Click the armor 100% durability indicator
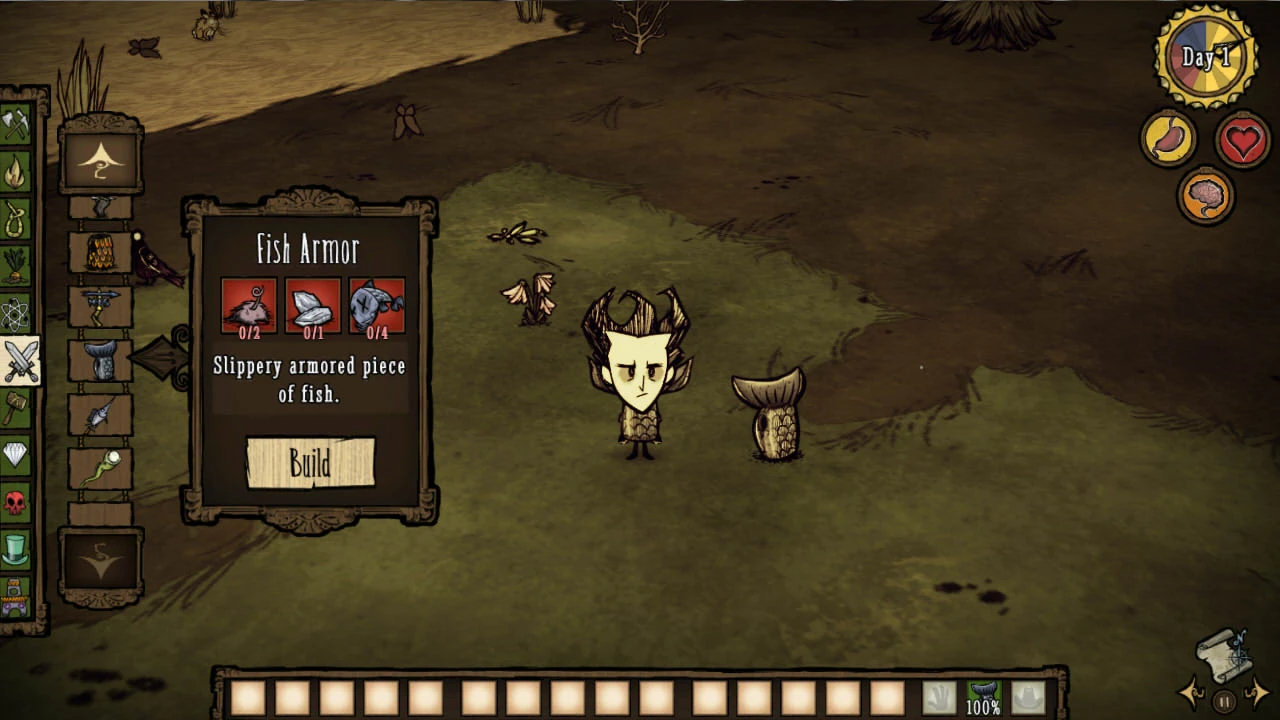 point(984,705)
